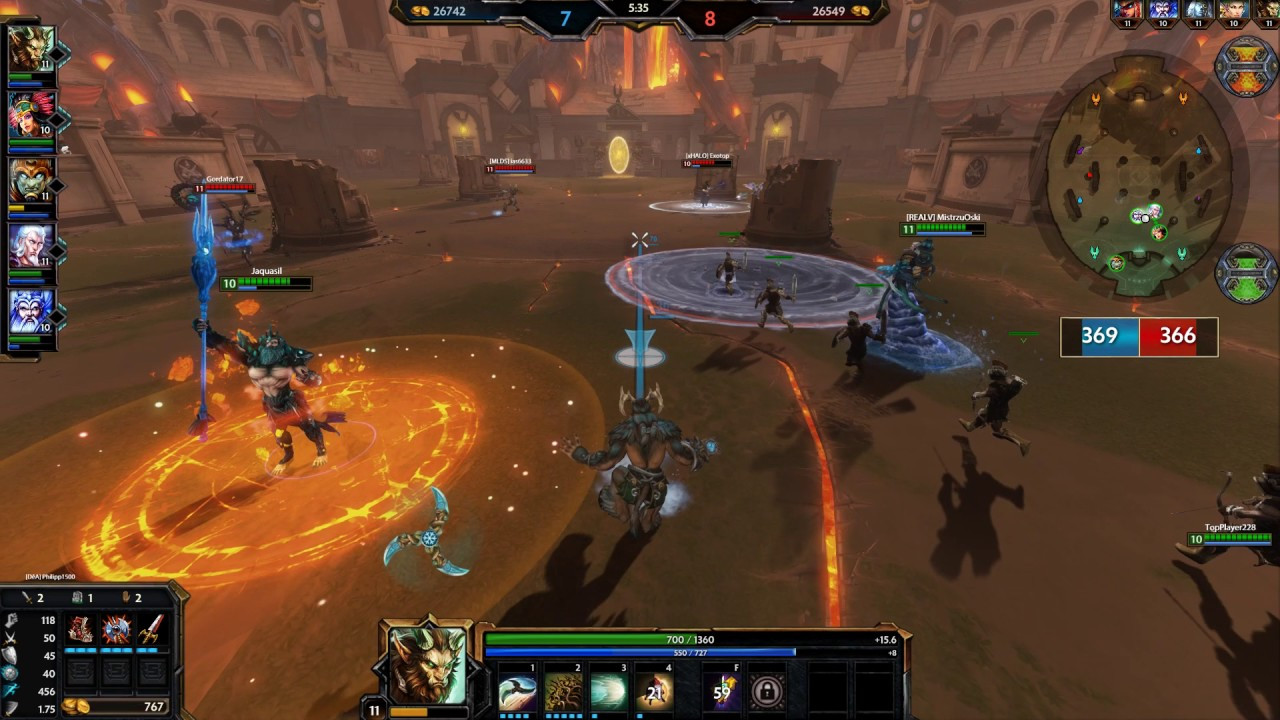Pick the white-haired bearded teammate portrait
The height and width of the screenshot is (720, 1280).
31,246
